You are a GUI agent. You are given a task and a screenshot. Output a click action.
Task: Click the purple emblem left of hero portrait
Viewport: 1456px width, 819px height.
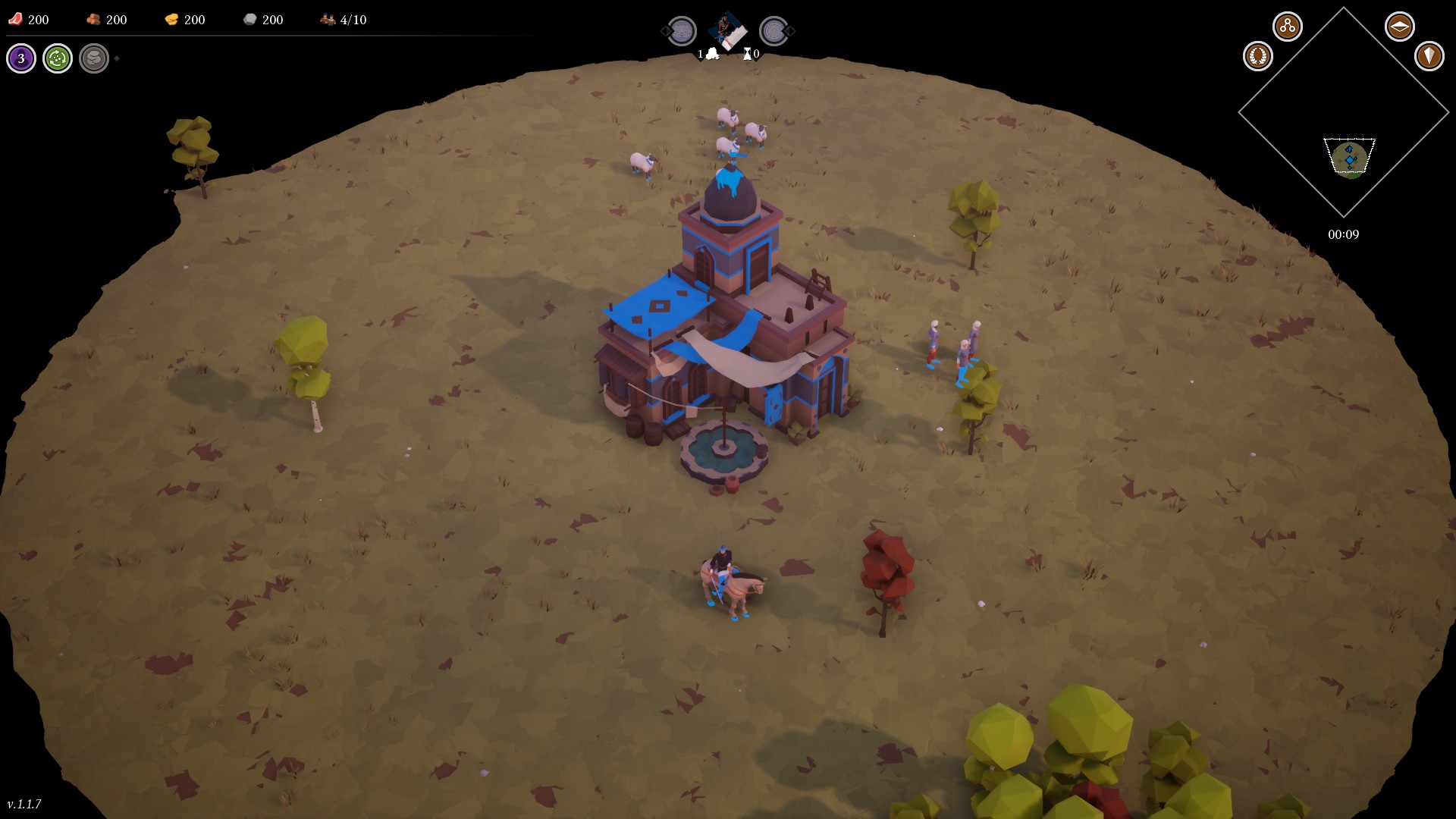click(682, 31)
